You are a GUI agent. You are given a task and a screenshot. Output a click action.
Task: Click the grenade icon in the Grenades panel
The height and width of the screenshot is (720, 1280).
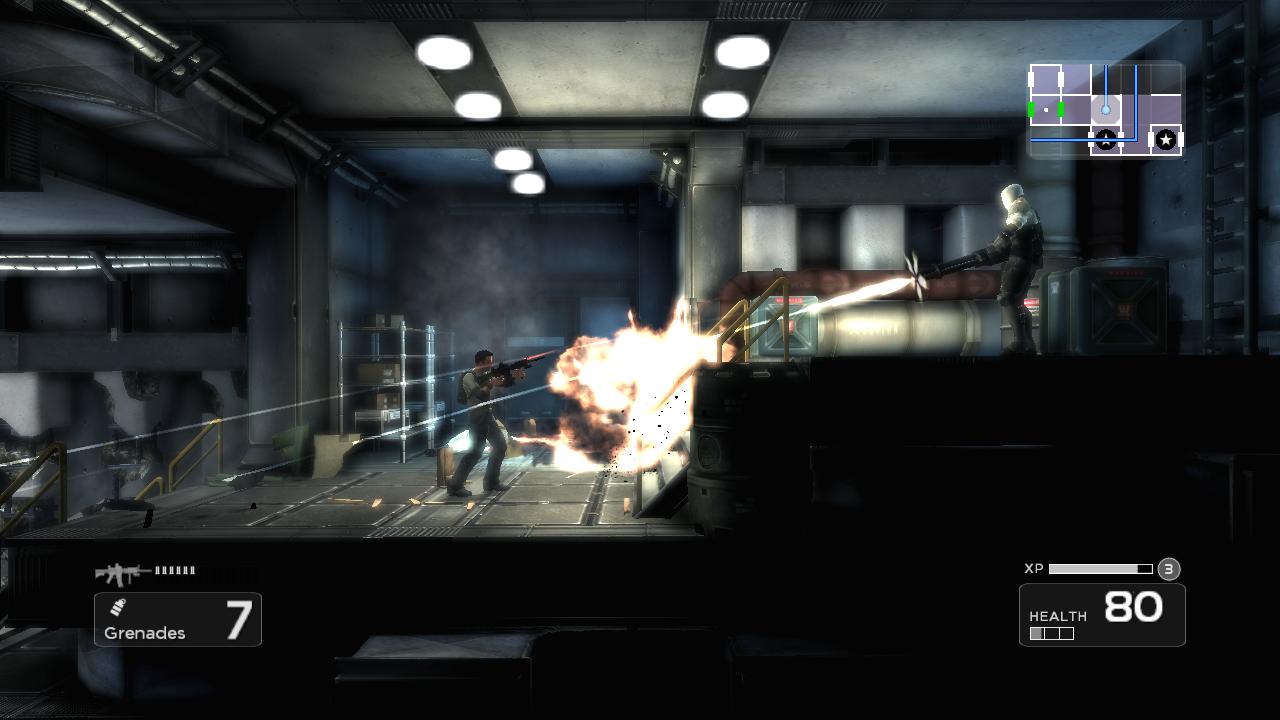[x=119, y=607]
